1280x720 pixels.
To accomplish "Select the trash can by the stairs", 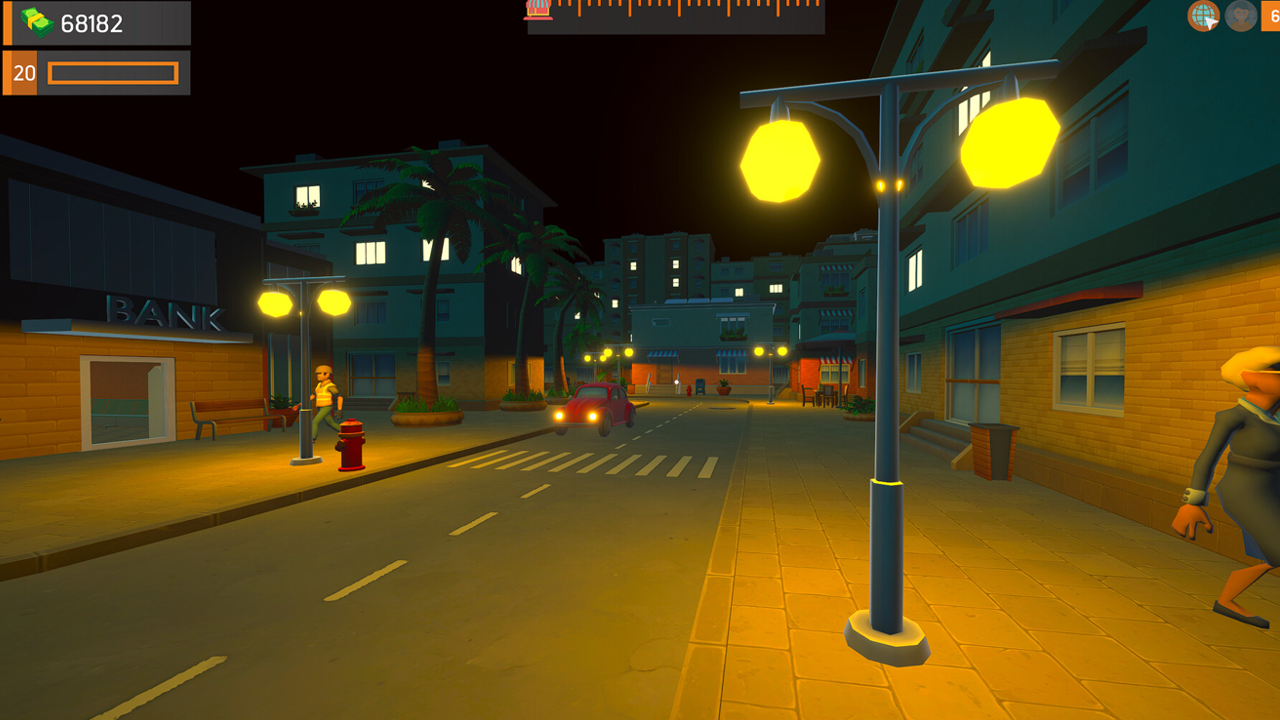I will click(992, 450).
